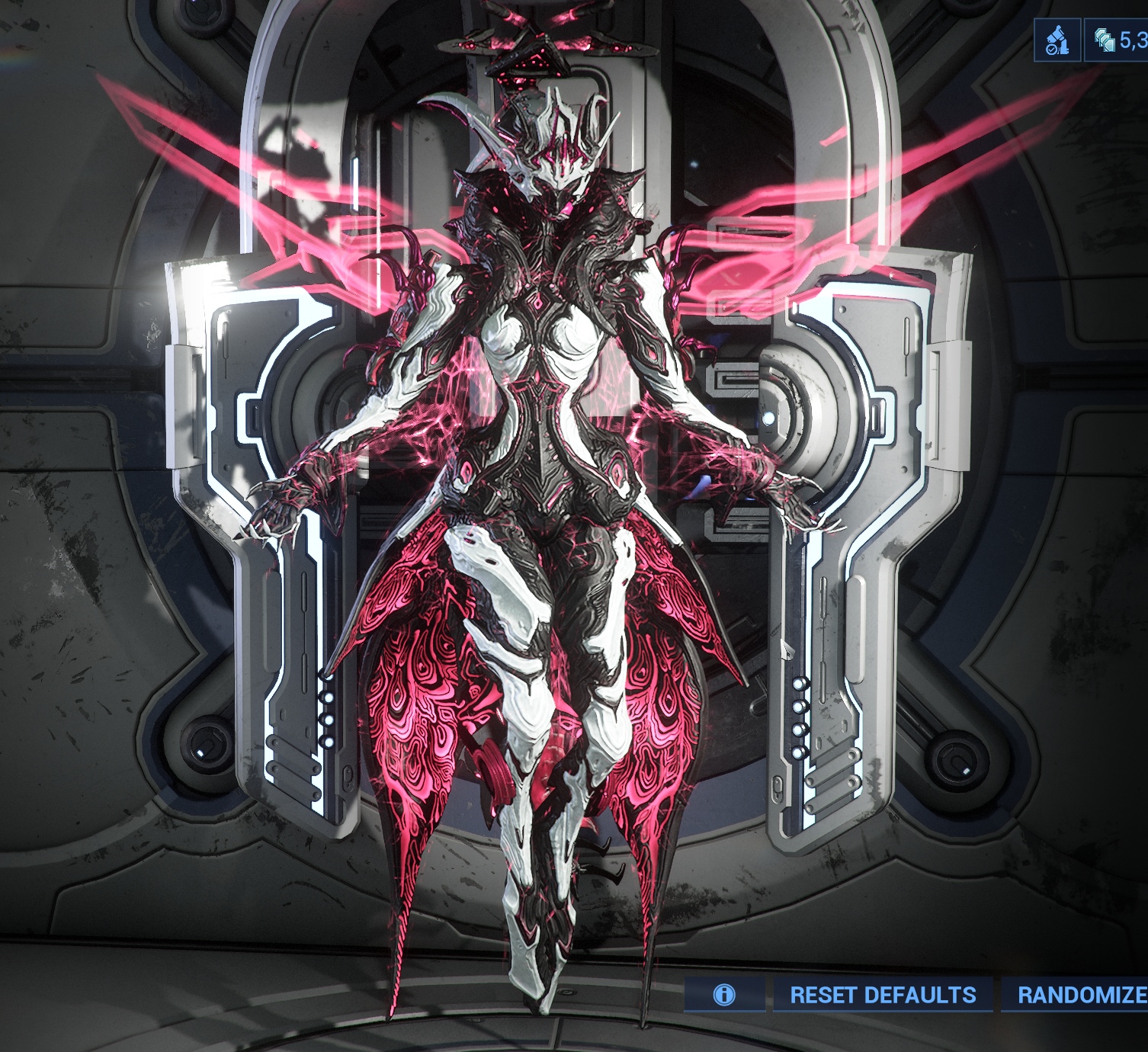Randomize the appearance colors

(1079, 995)
